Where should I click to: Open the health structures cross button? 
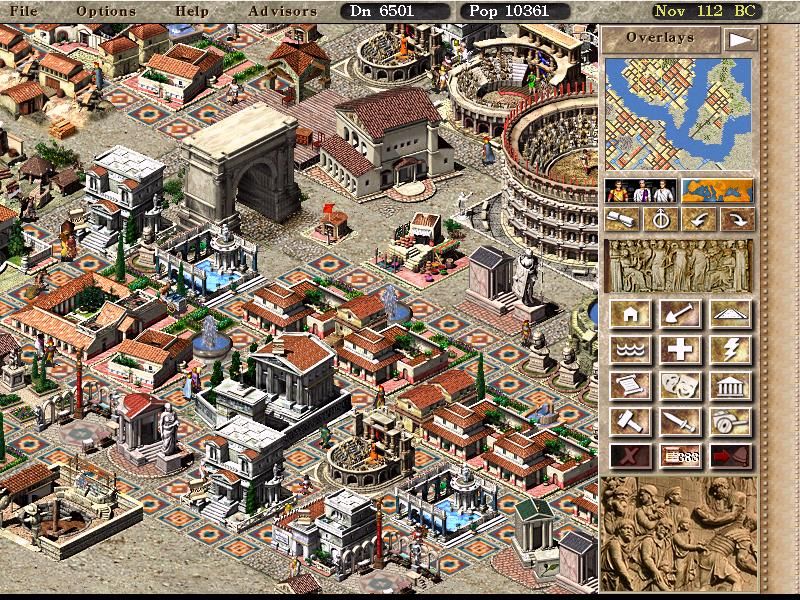pyautogui.click(x=681, y=350)
